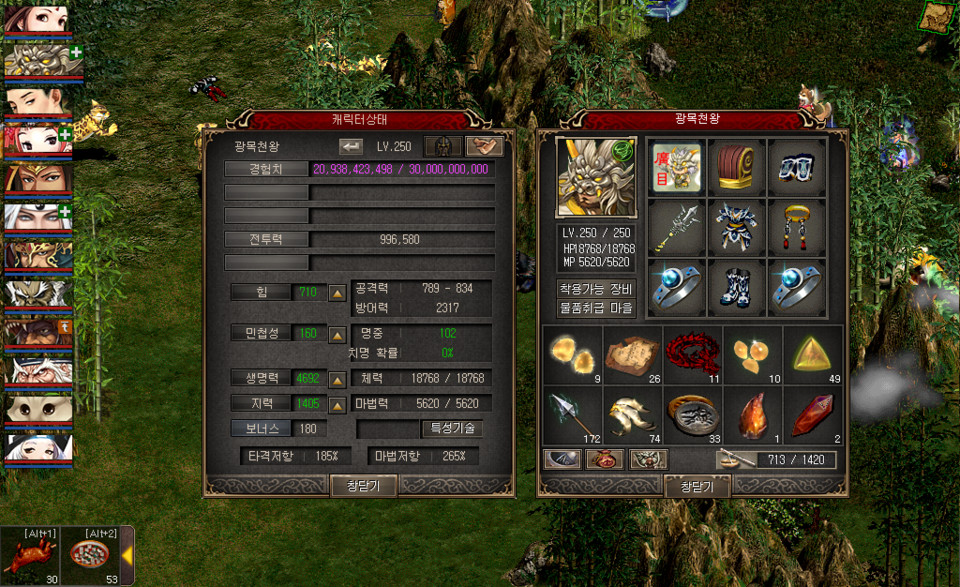Select the 물품취급 마을 button

coord(597,308)
